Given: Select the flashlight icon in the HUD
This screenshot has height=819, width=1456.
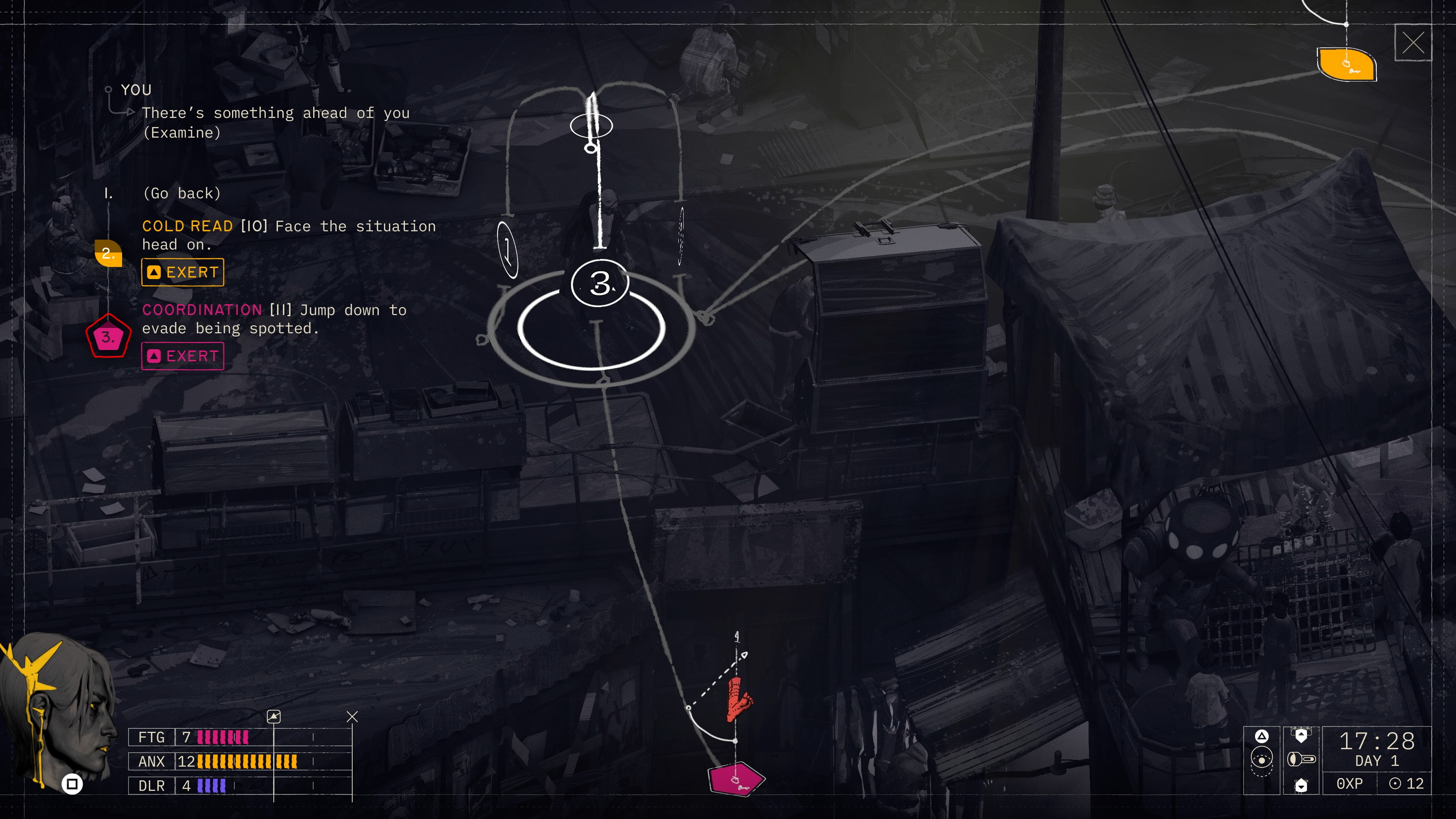Looking at the screenshot, I should 1302,758.
